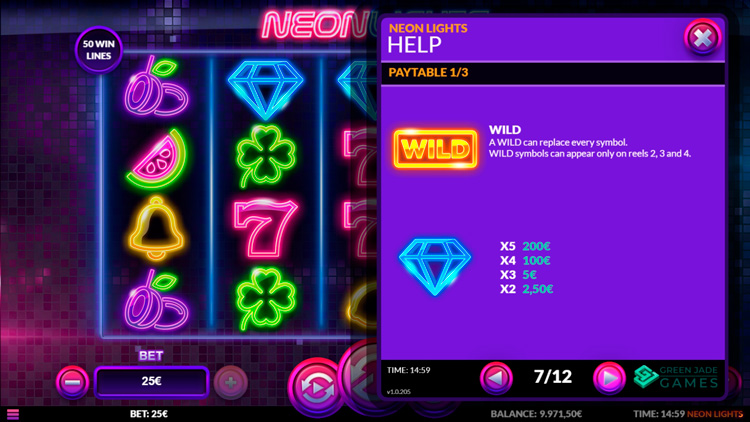Viewport: 750px width, 422px height.
Task: Increase the bet with the plus button
Action: 231,382
